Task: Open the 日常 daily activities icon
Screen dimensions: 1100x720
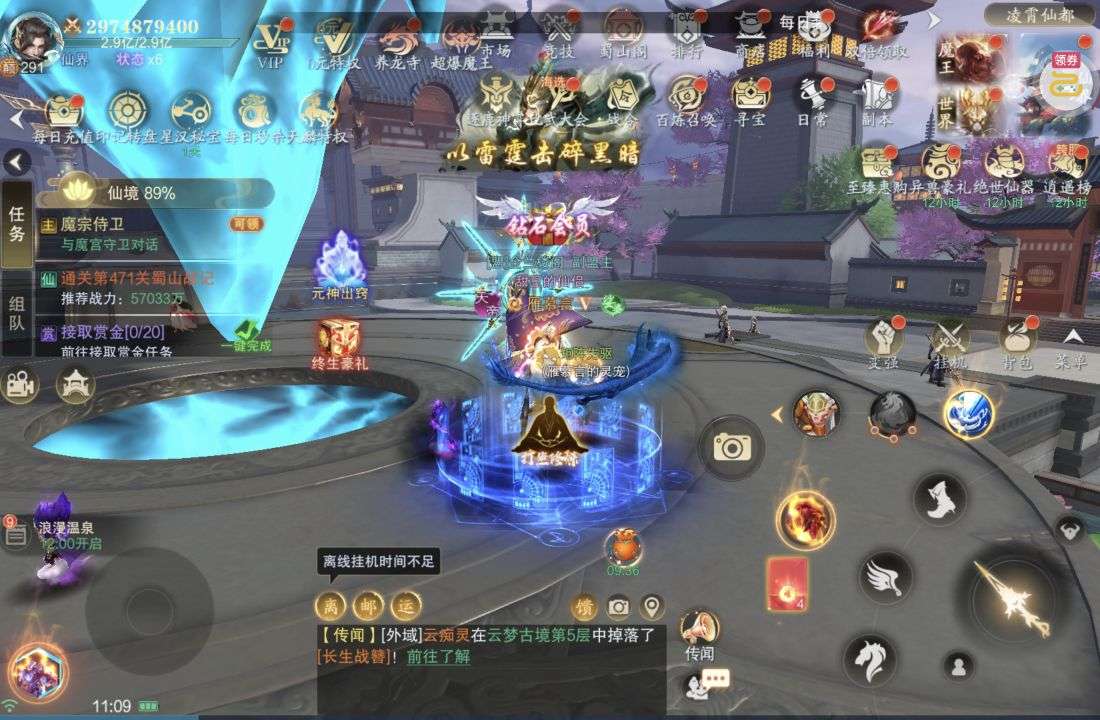Action: tap(812, 96)
